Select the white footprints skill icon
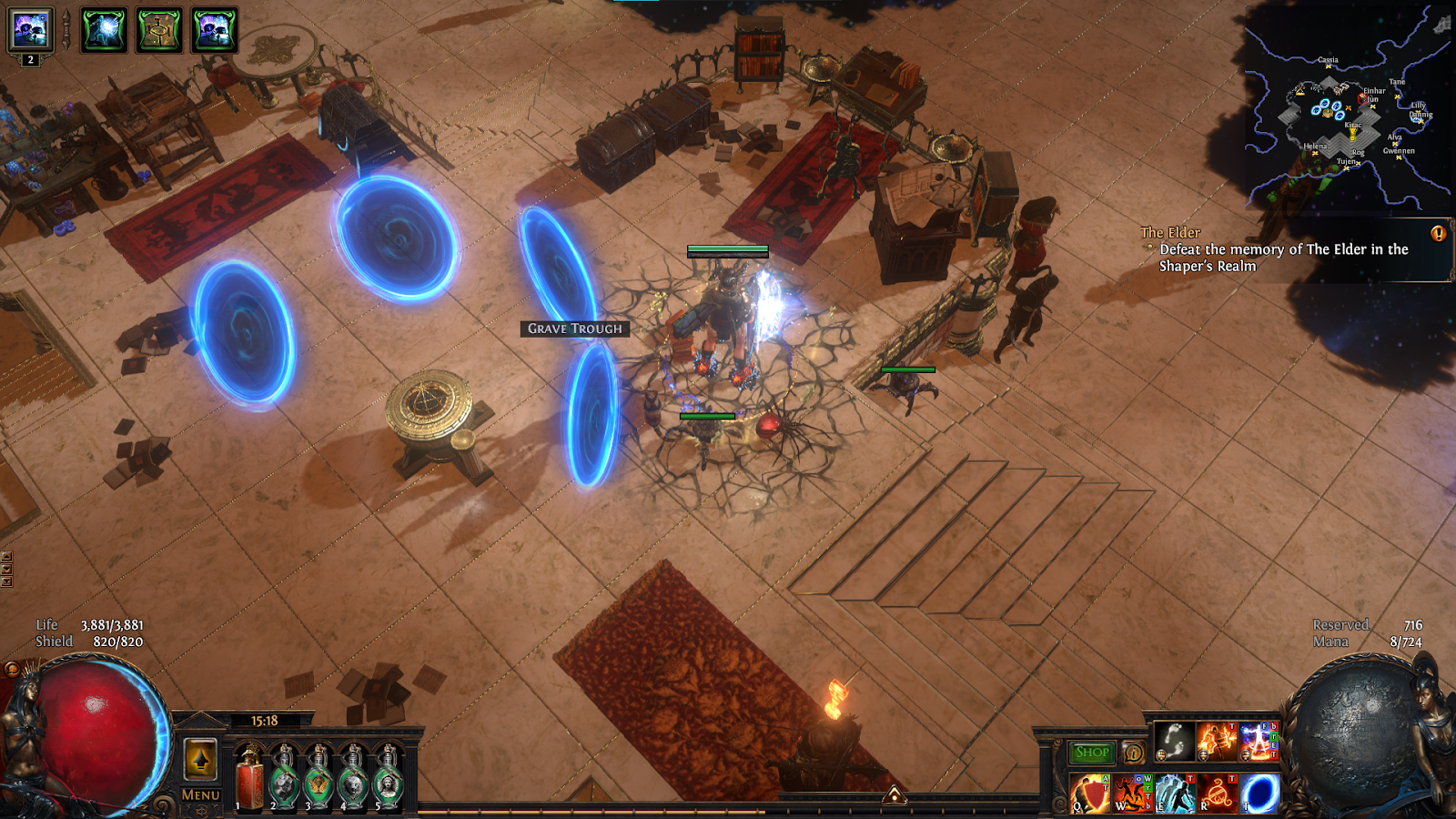Screen dimensions: 1456x819 click(x=1175, y=741)
